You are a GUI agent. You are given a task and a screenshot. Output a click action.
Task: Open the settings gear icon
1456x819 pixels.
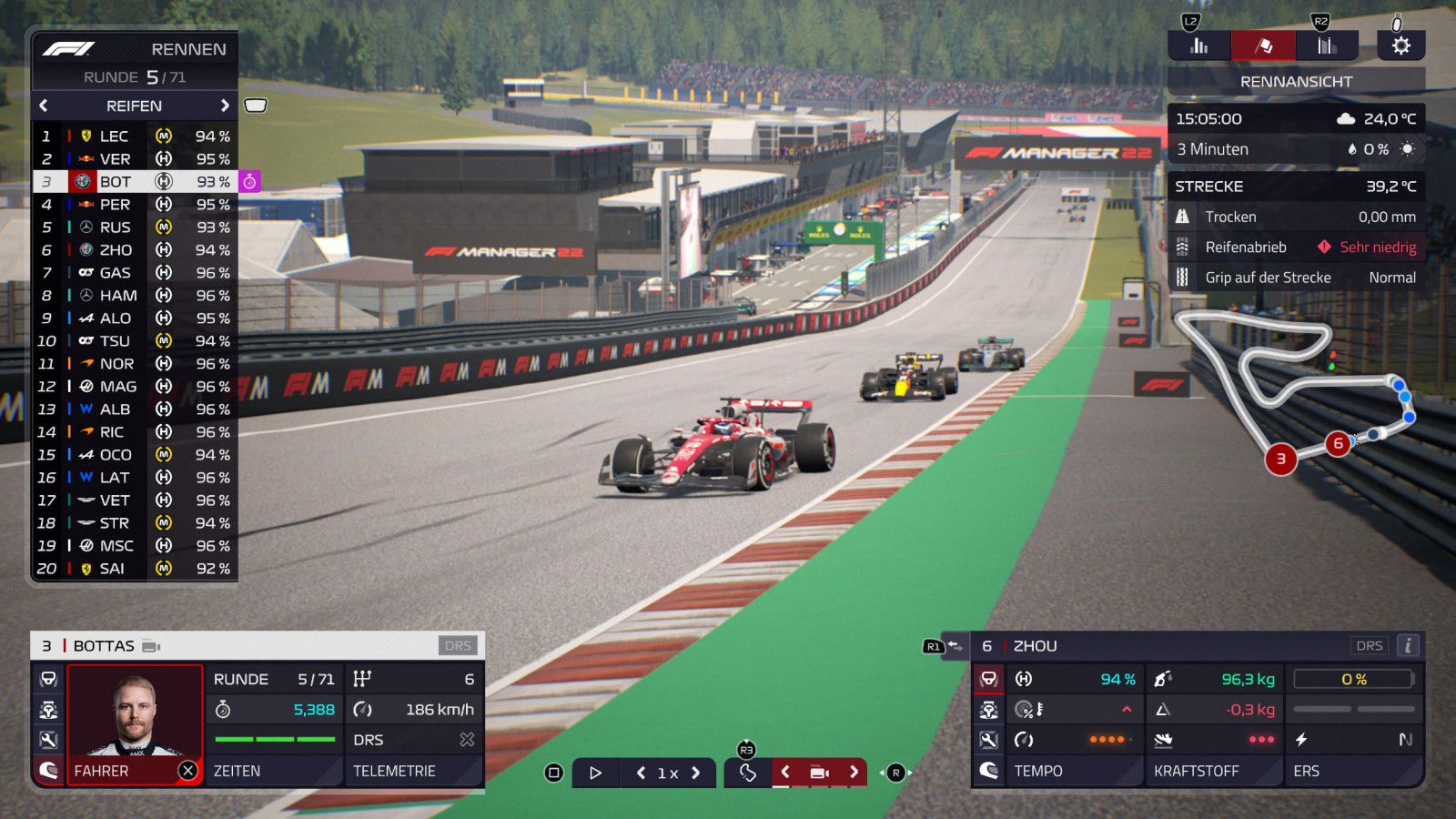tap(1400, 45)
